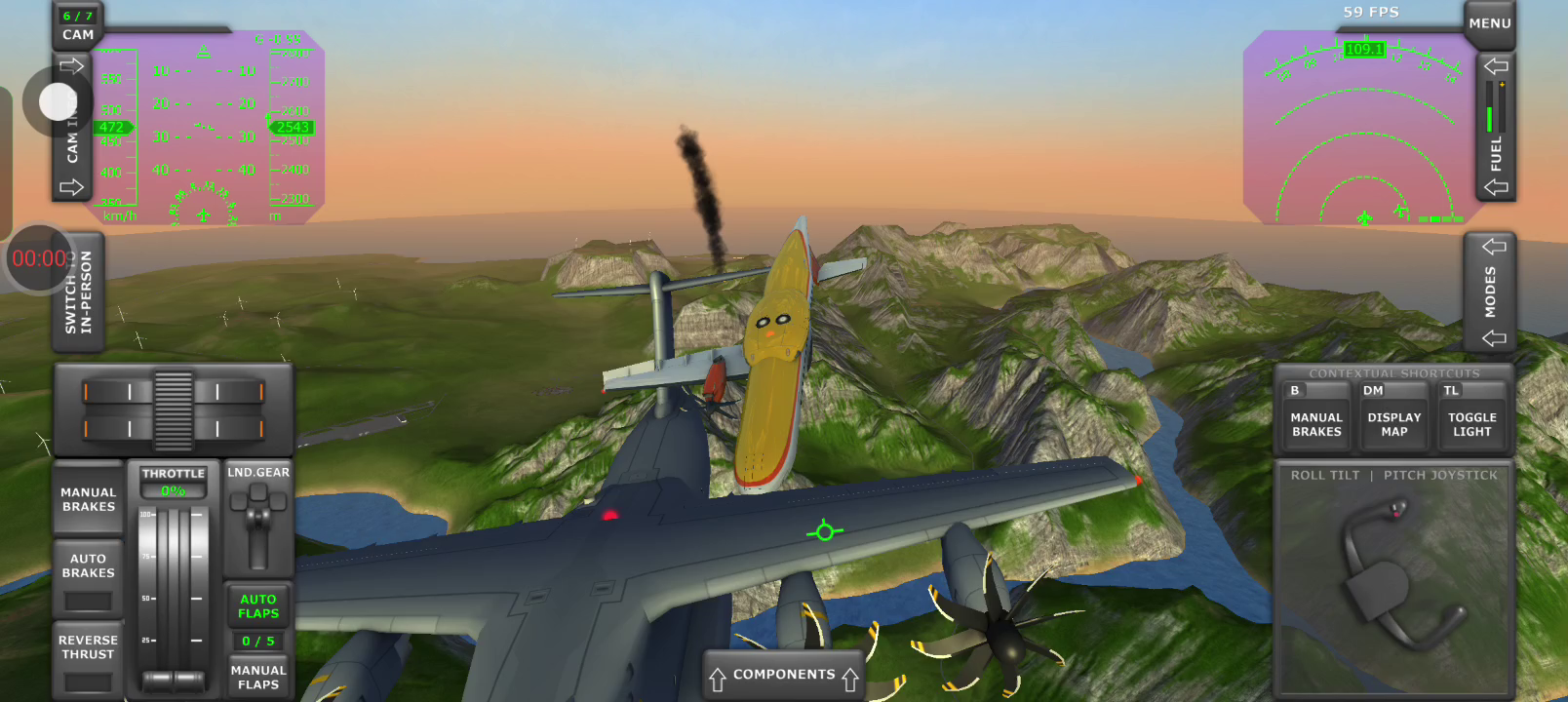Click the THROTTLE lever panel

click(174, 585)
